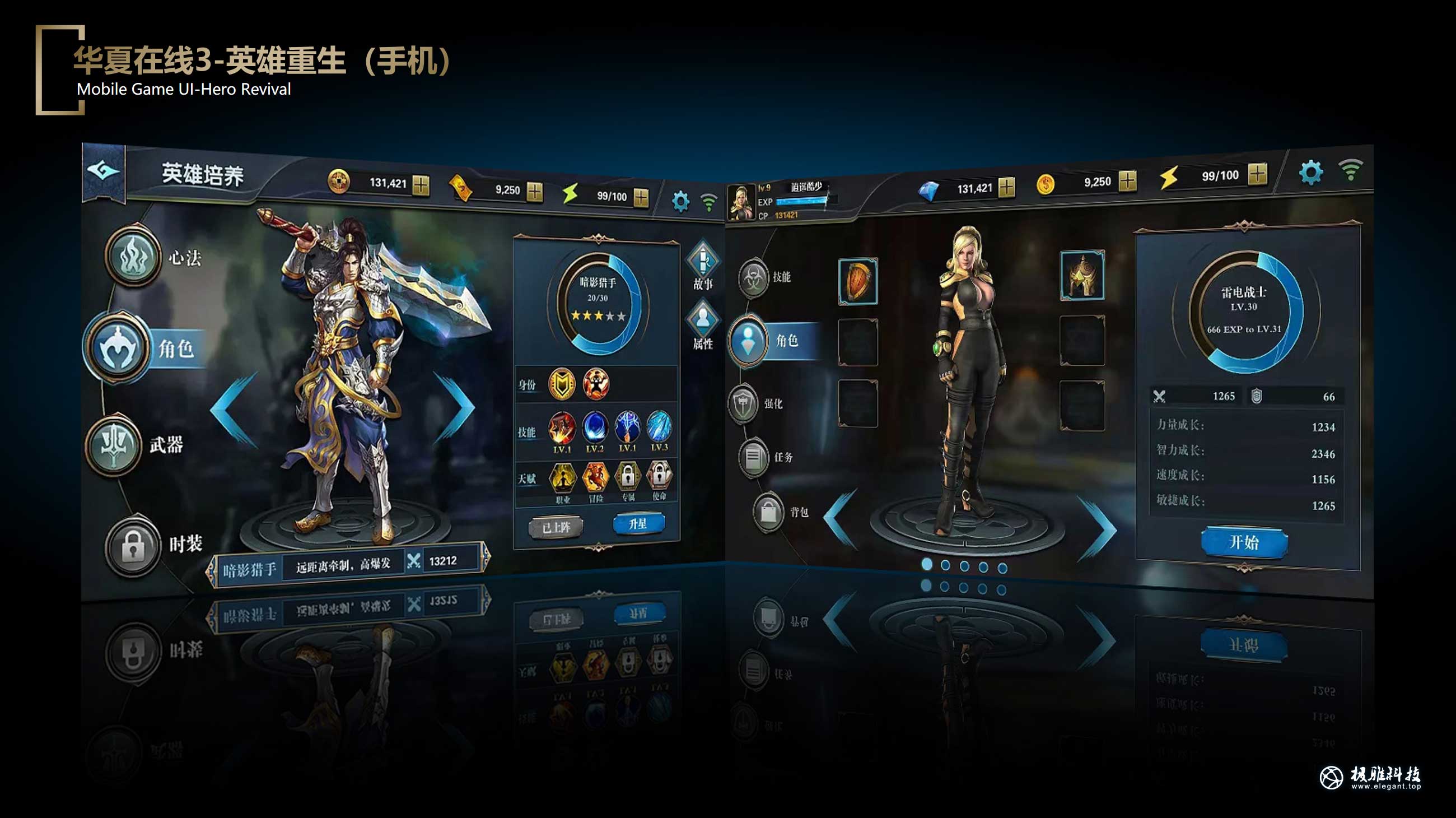
Task: Select the equipped shield equipment slot
Action: [x=858, y=281]
